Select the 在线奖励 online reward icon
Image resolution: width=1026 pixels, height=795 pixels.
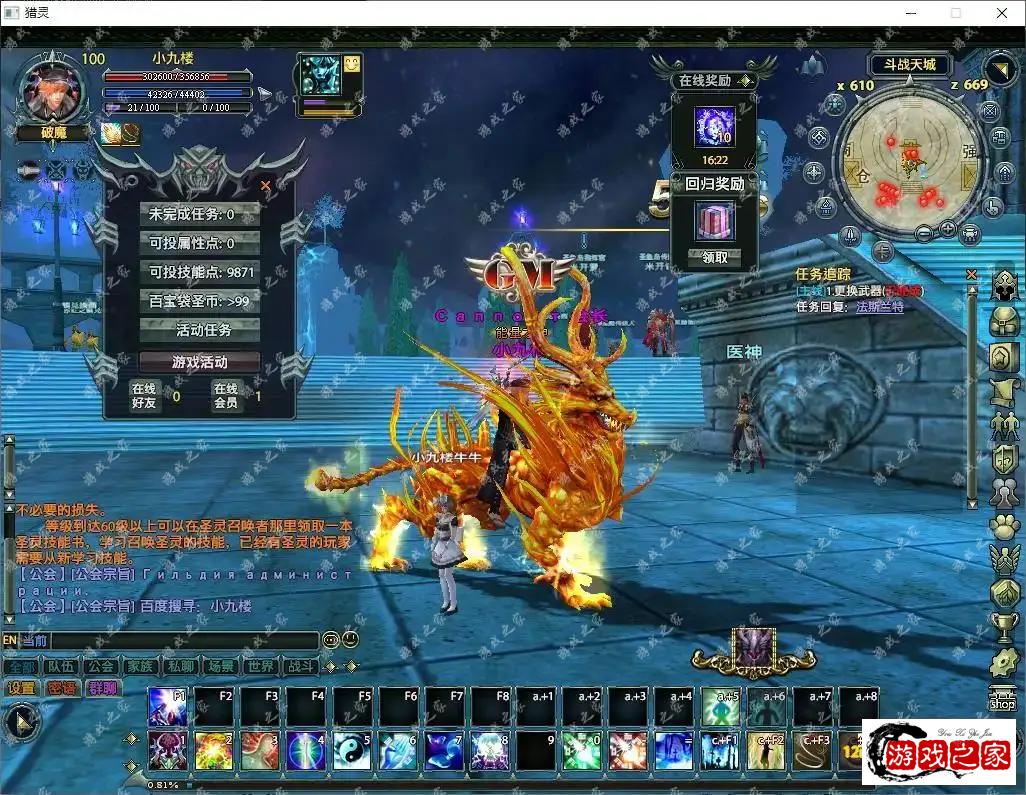coord(714,127)
